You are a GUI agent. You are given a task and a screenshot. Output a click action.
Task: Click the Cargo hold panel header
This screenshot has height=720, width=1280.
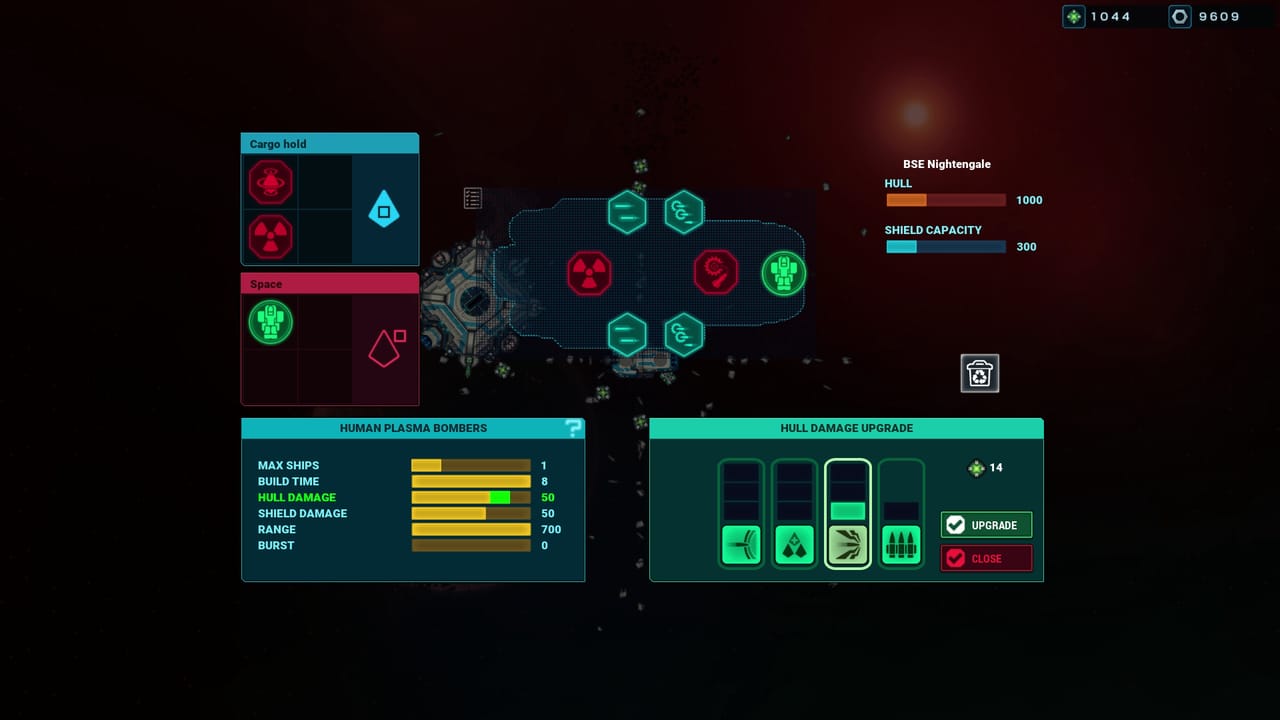click(329, 143)
